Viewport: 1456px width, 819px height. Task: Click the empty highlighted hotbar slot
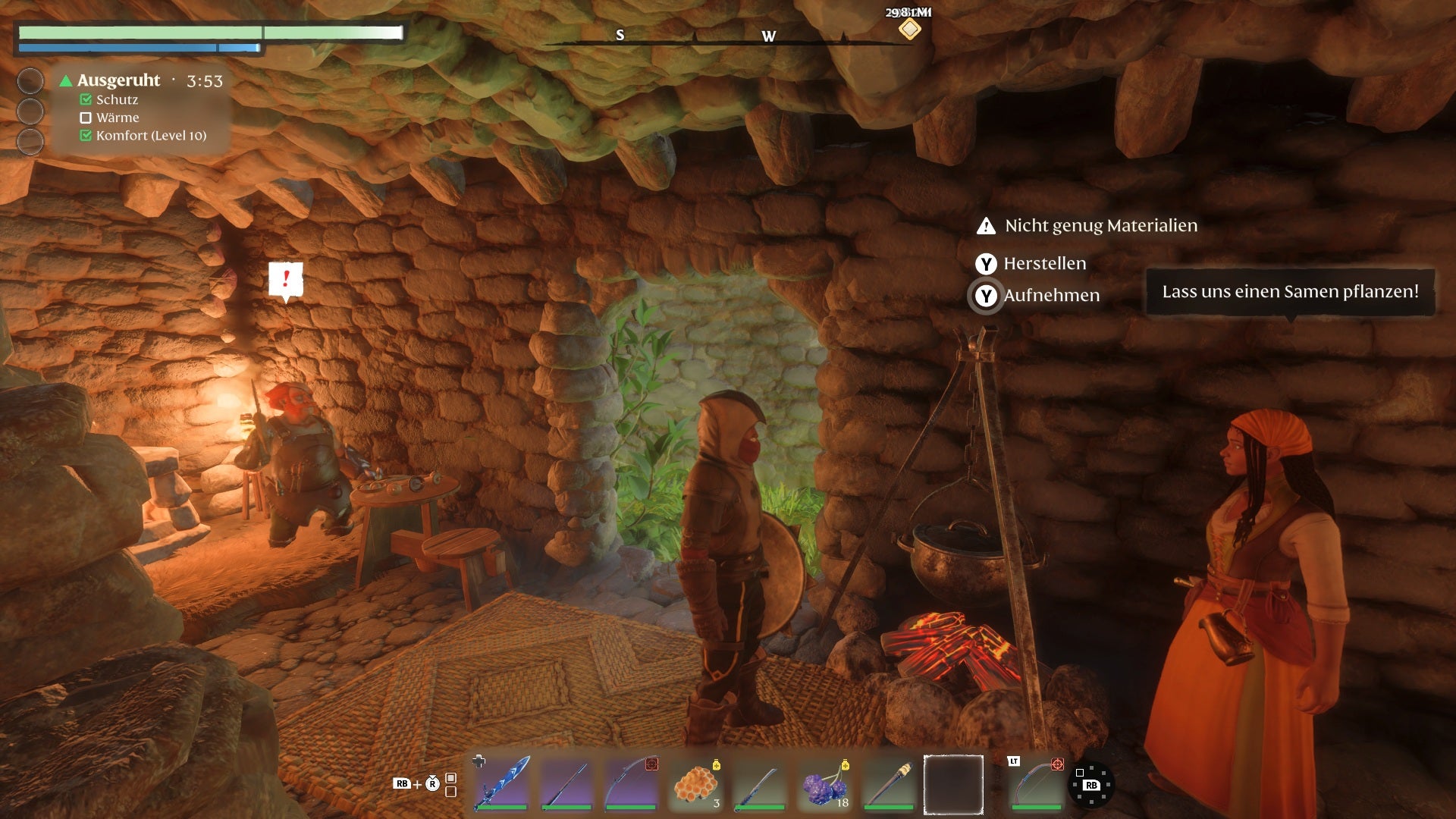coord(953,784)
